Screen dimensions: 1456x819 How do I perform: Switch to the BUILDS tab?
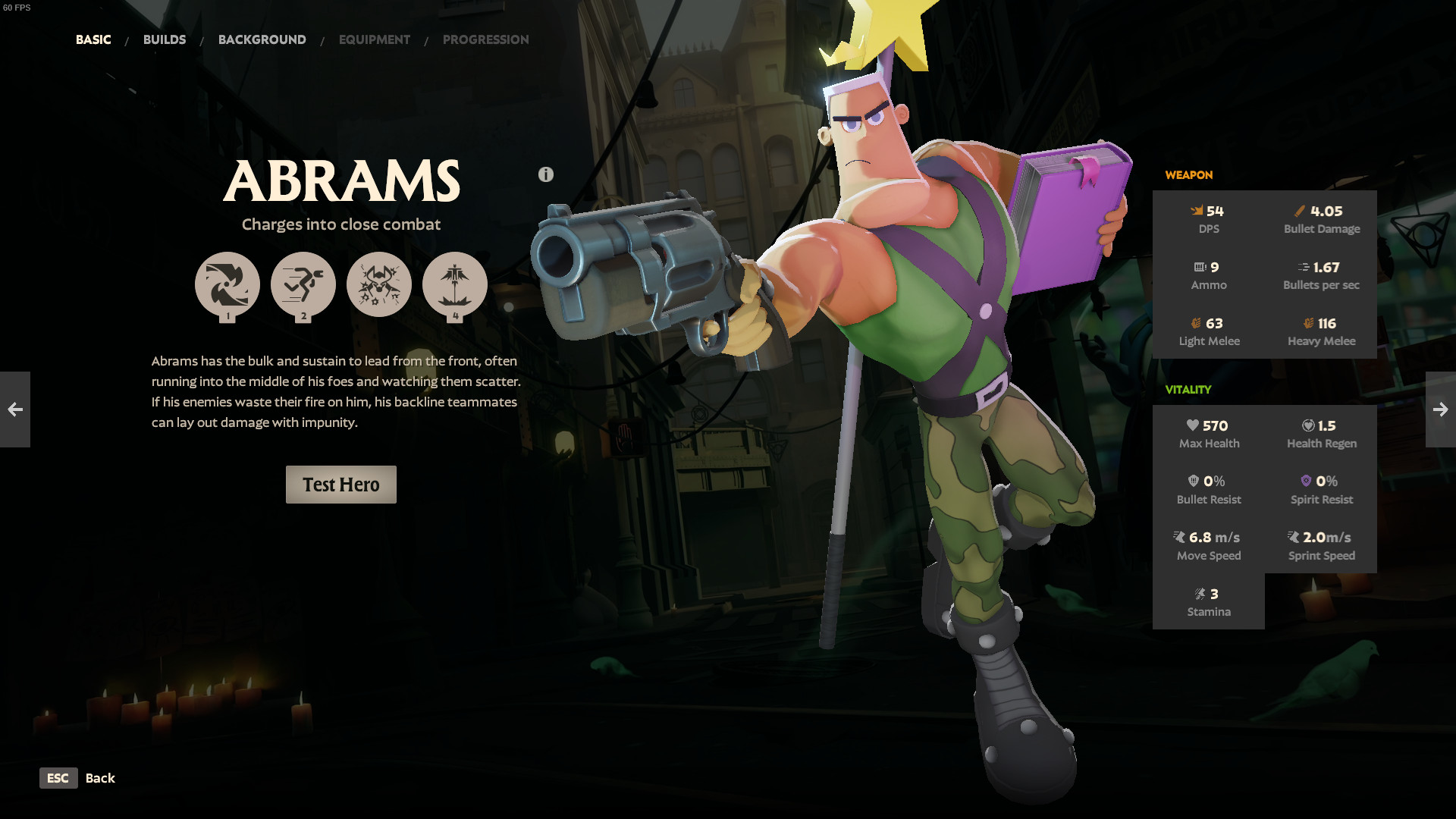(165, 39)
